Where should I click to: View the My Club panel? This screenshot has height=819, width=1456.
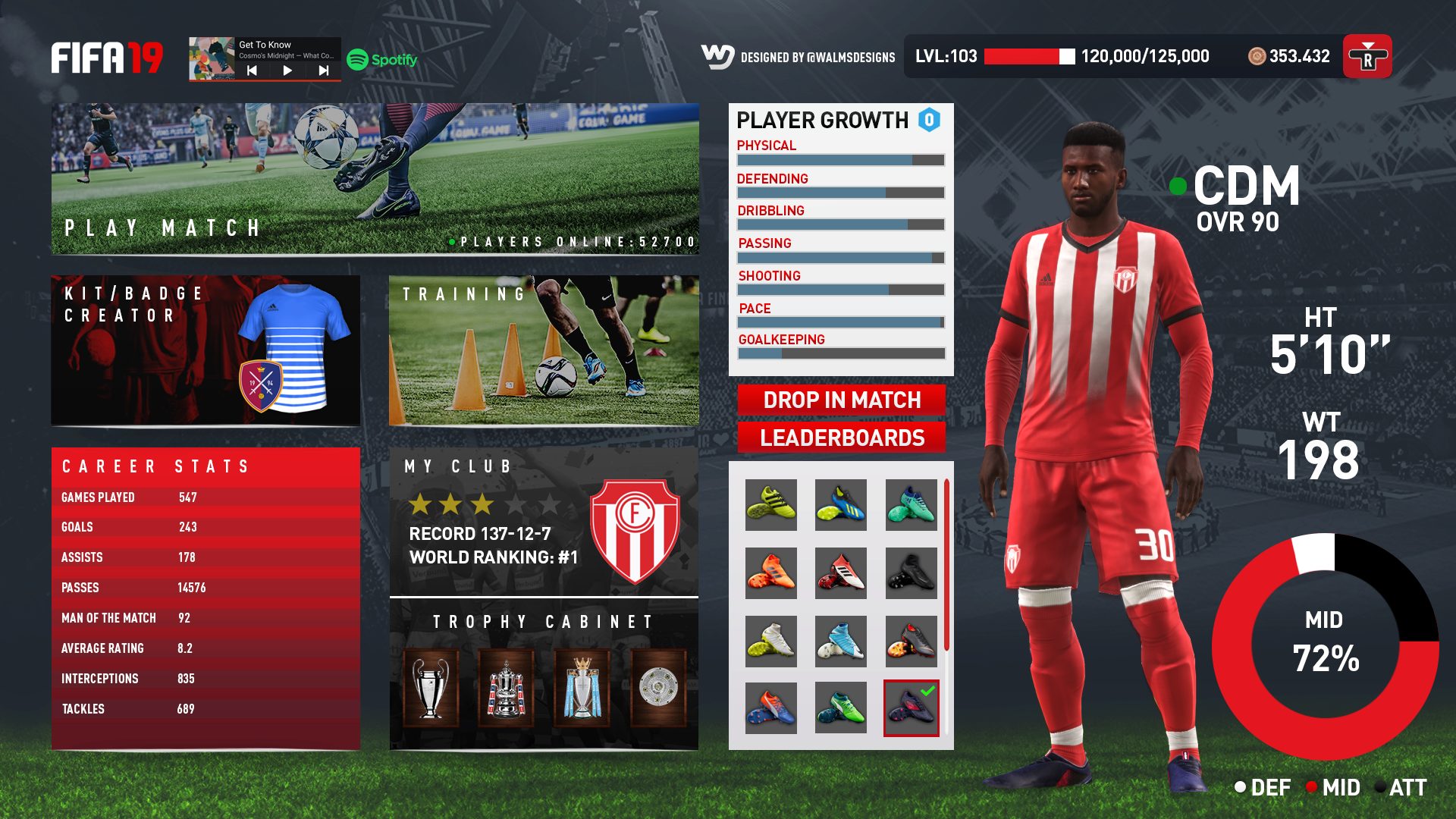[543, 522]
